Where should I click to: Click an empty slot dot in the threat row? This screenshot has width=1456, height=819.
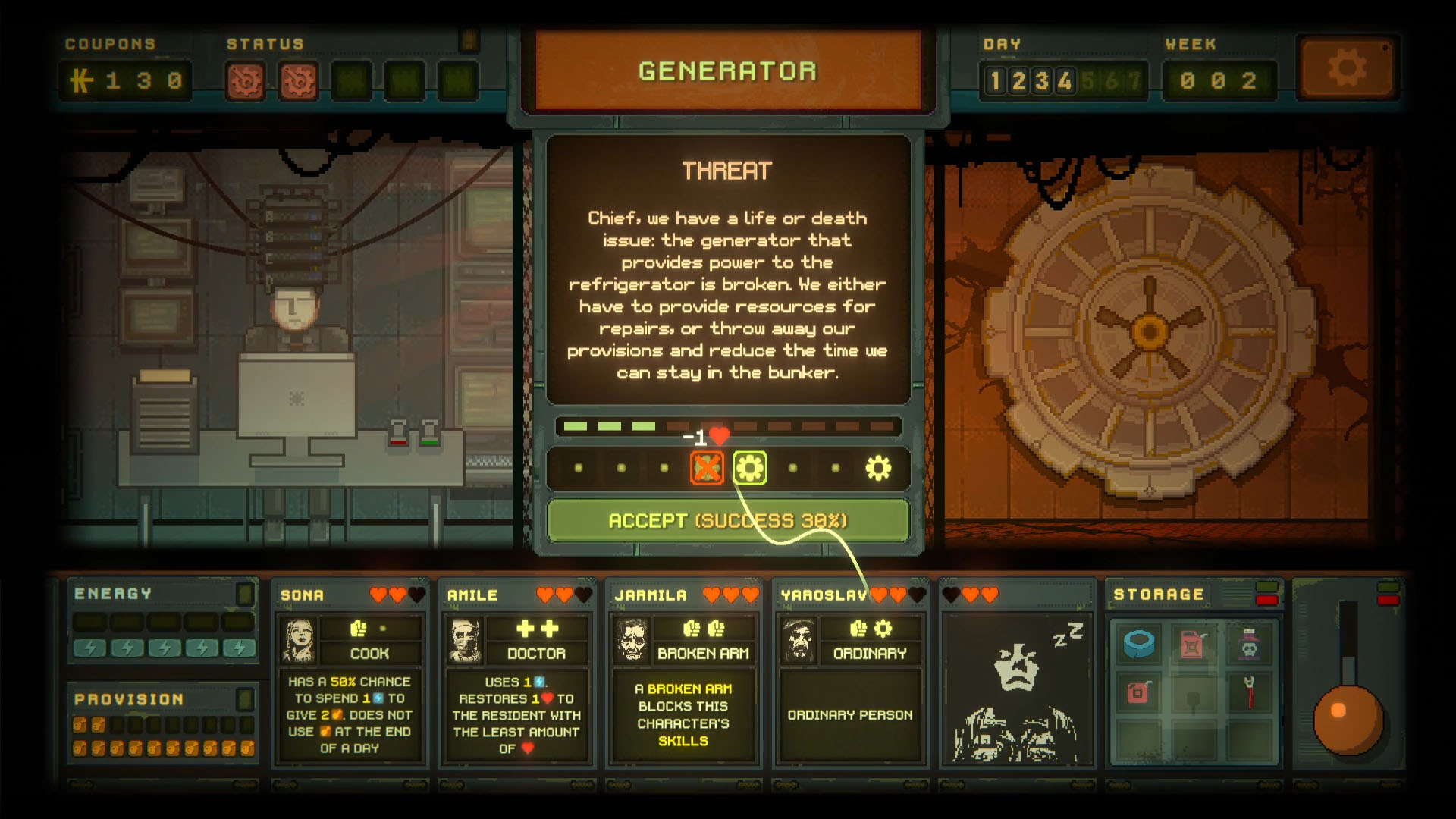[x=578, y=468]
